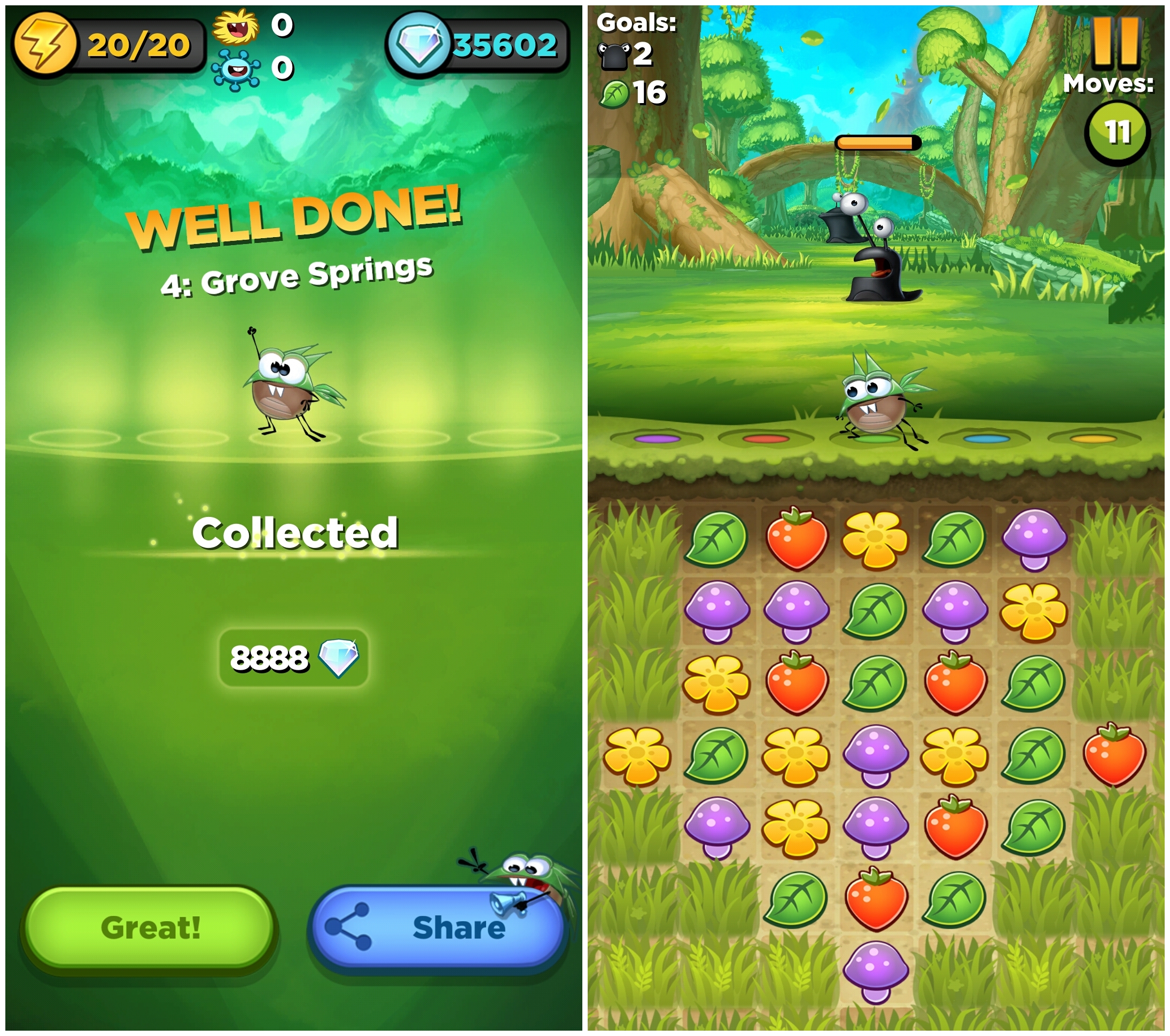Choose the yellow flower tile in the board's top row
This screenshot has height=1036, width=1170.
coord(876,539)
